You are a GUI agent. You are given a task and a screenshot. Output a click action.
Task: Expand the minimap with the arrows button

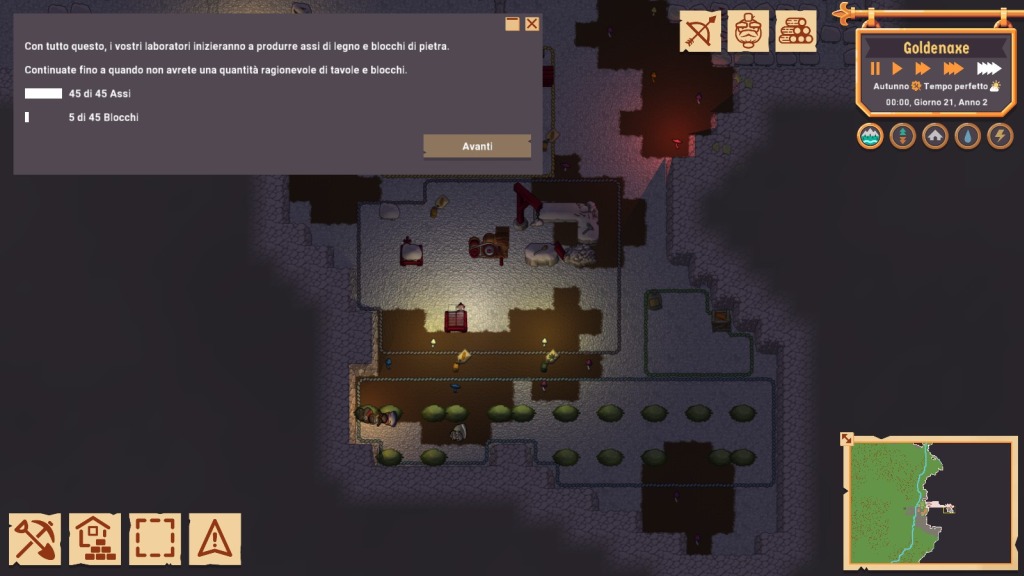coord(847,438)
